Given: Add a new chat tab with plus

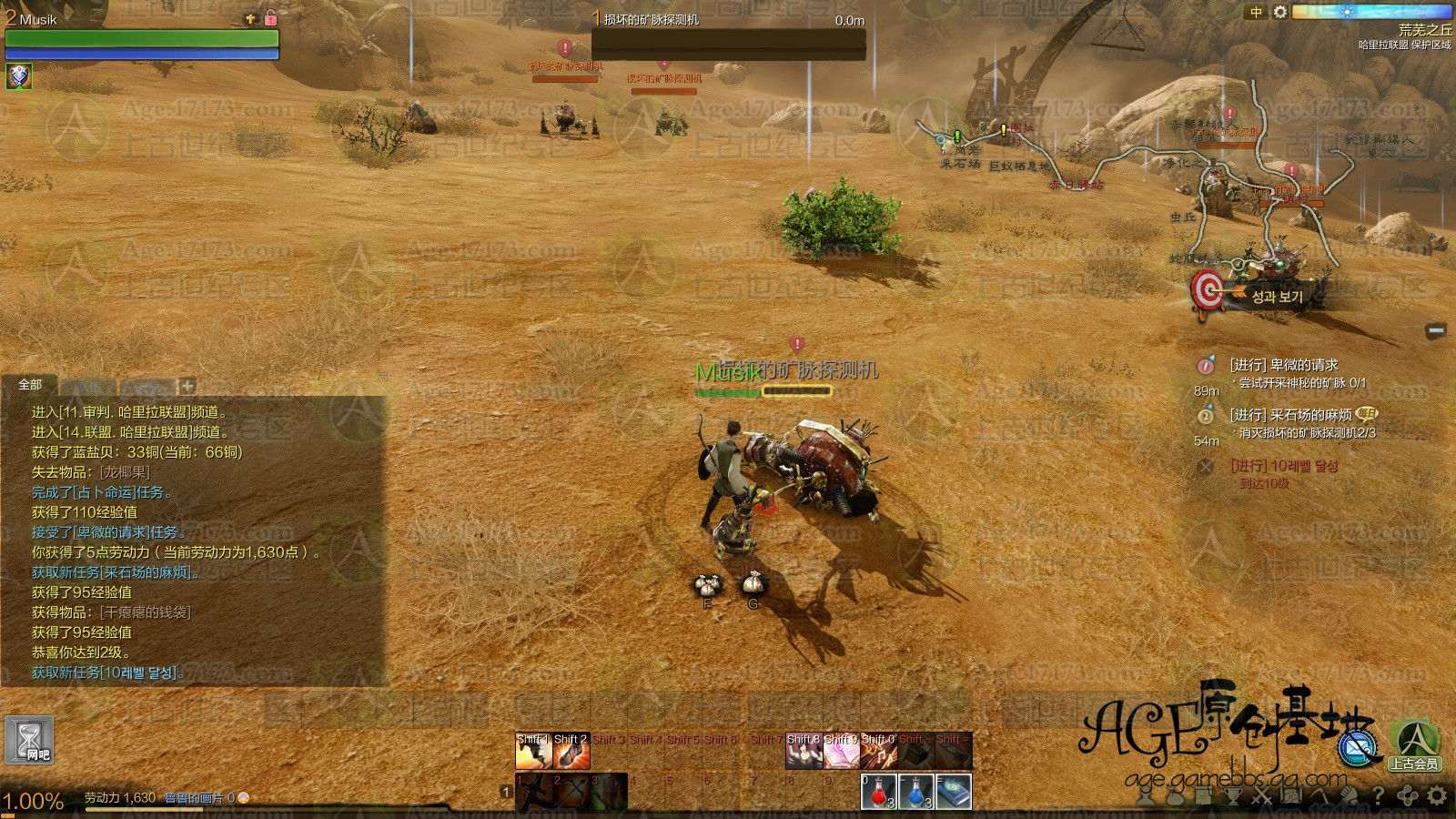Looking at the screenshot, I should pos(187,385).
